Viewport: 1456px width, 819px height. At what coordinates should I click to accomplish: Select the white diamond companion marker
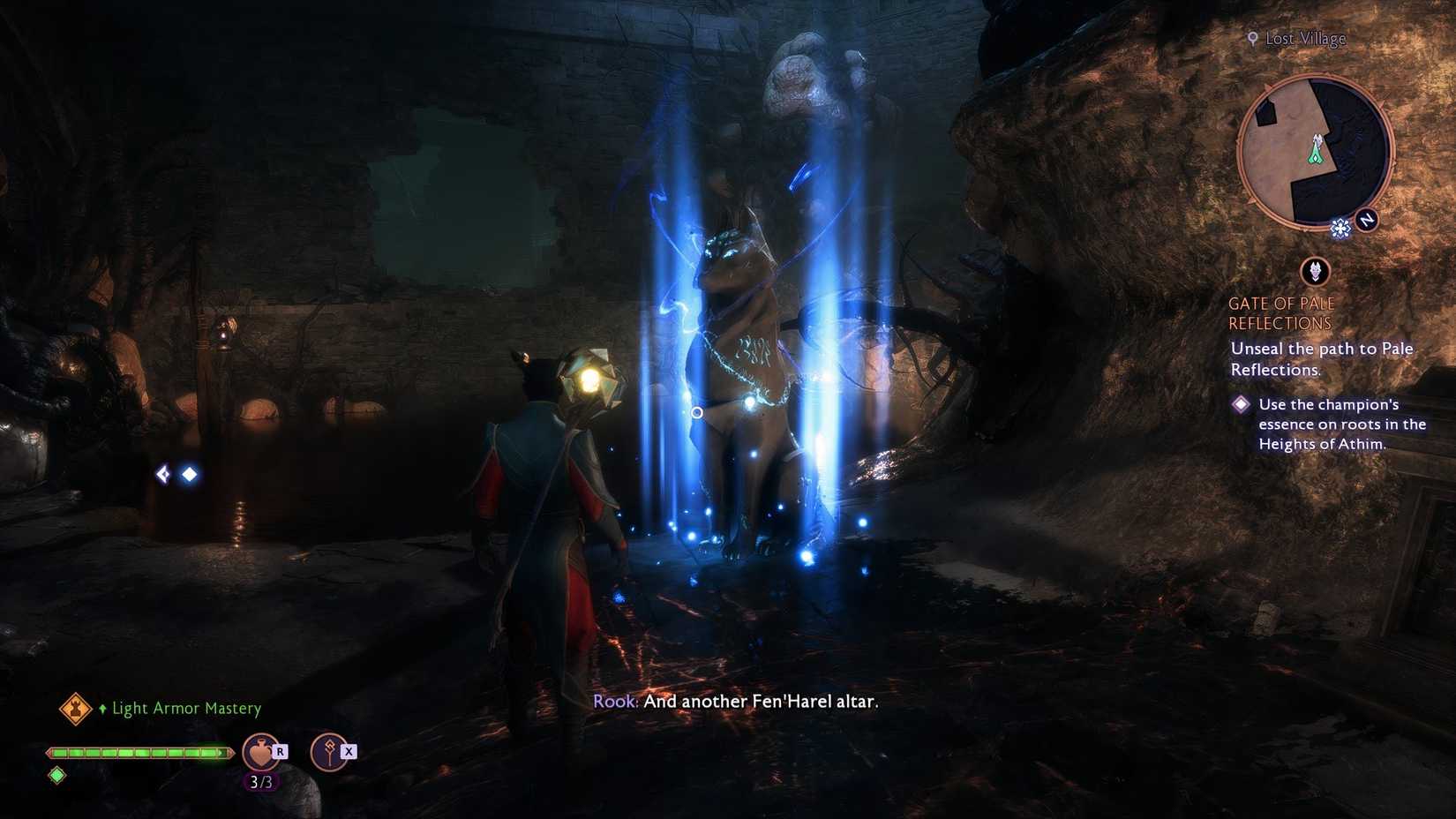(x=189, y=475)
